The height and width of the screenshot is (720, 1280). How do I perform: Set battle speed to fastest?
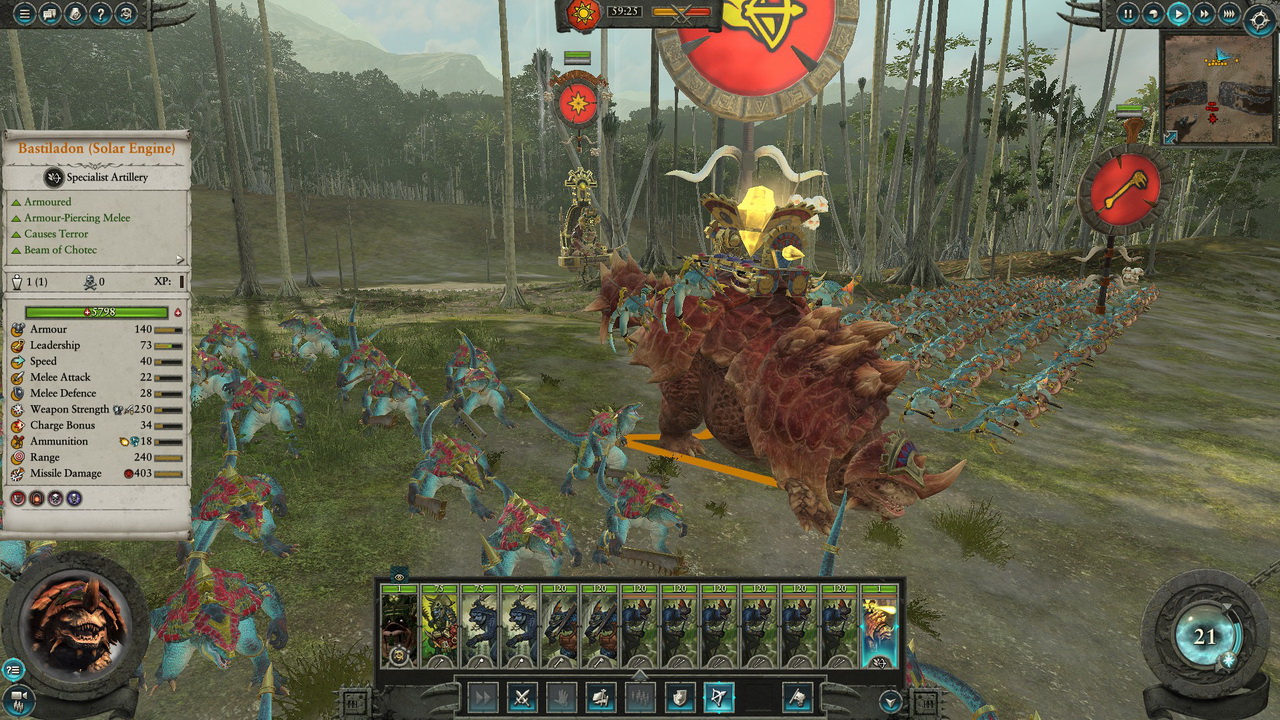coord(1229,14)
